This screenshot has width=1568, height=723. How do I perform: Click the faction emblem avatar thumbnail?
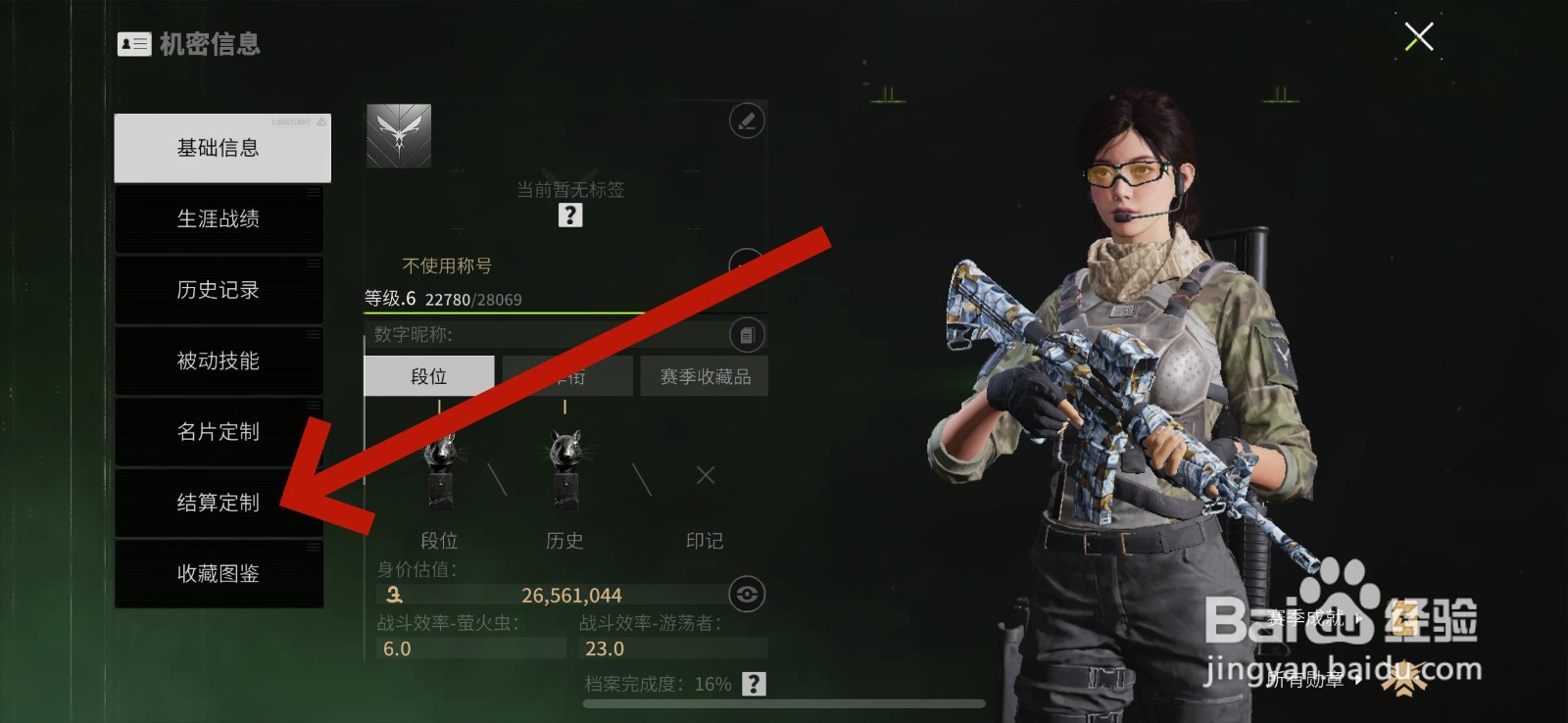pos(398,136)
